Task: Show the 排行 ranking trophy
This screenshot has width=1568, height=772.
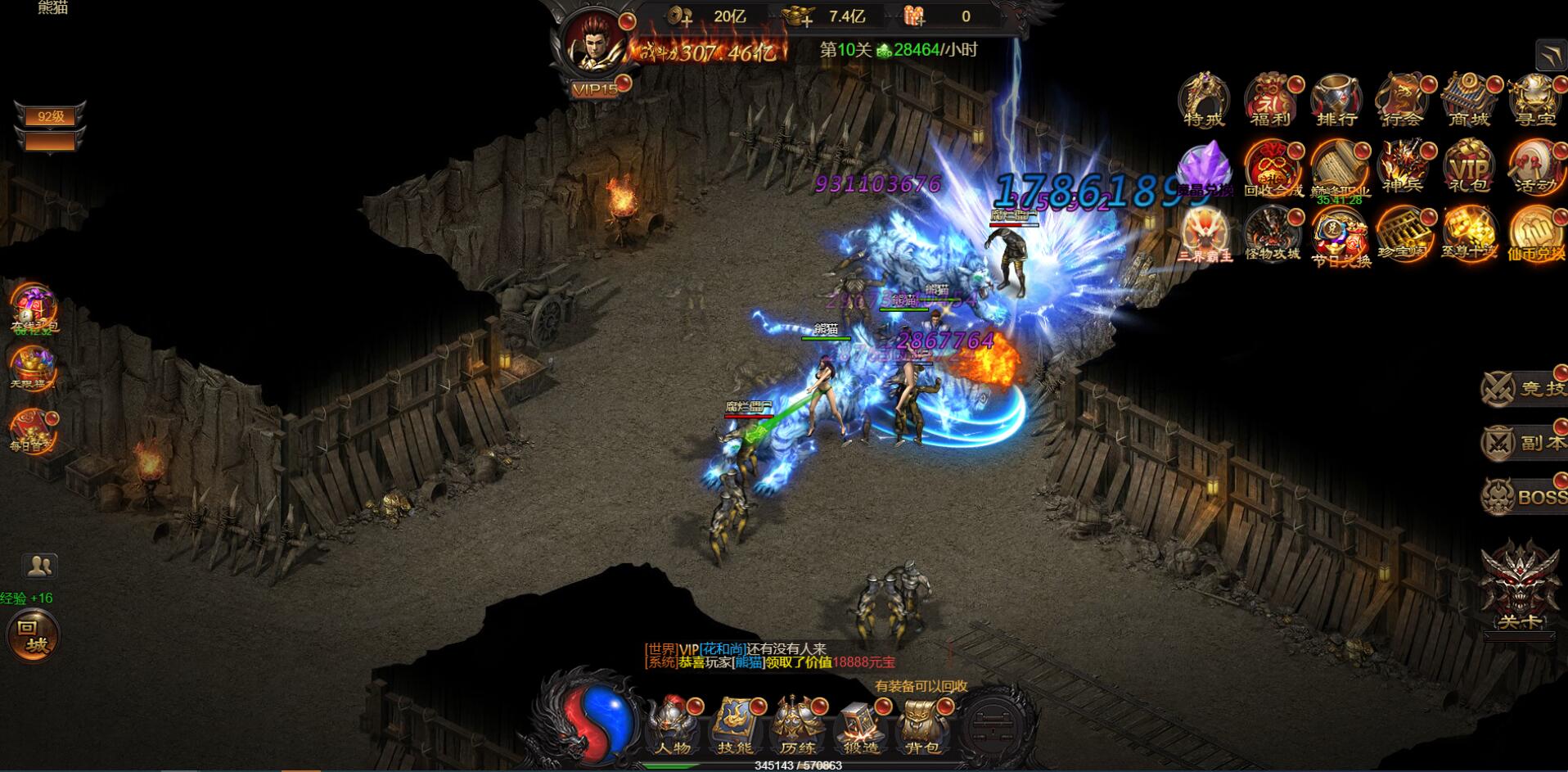Action: 1337,99
